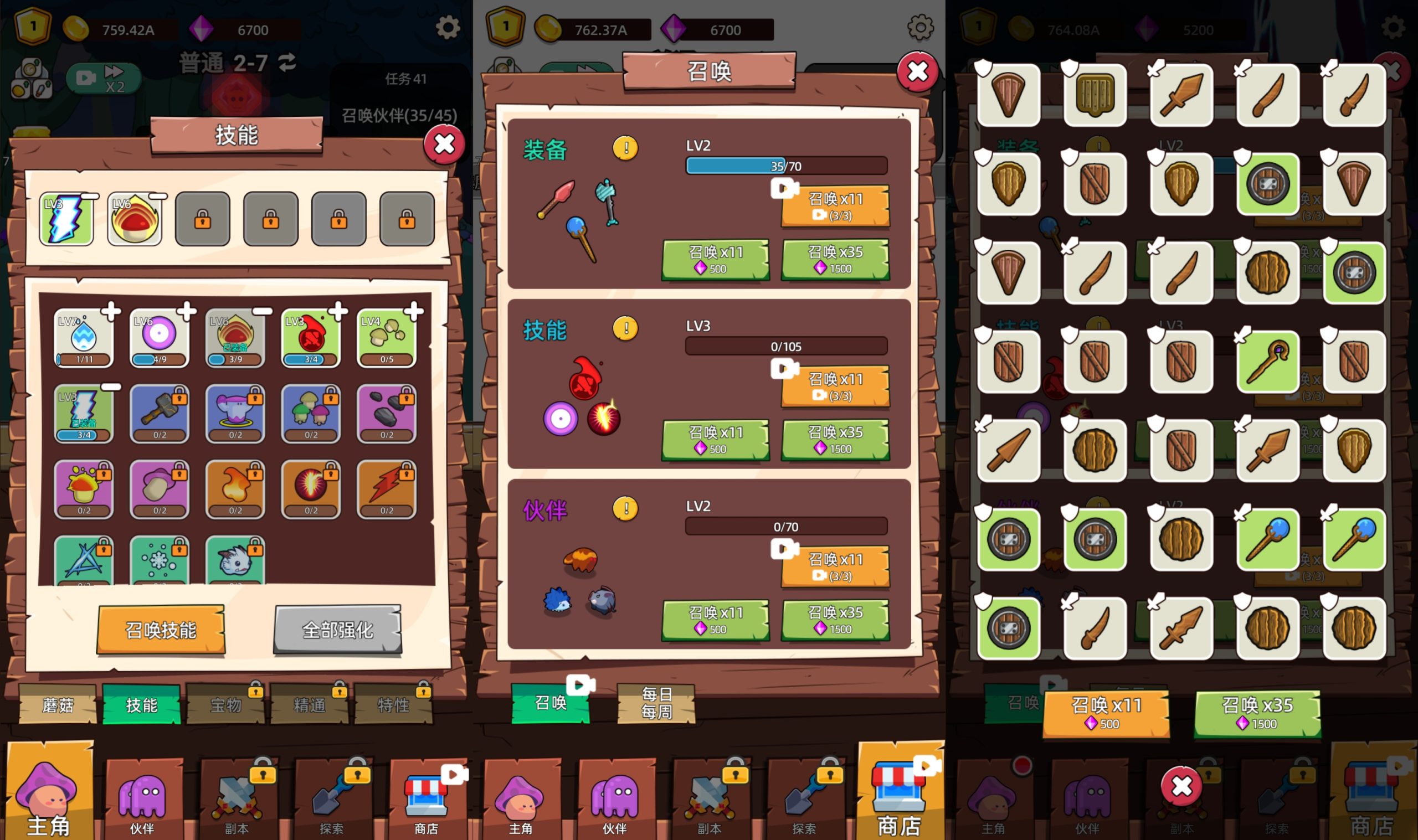Toggle the X2 speed boost button
Image resolution: width=1418 pixels, height=840 pixels.
pyautogui.click(x=103, y=79)
